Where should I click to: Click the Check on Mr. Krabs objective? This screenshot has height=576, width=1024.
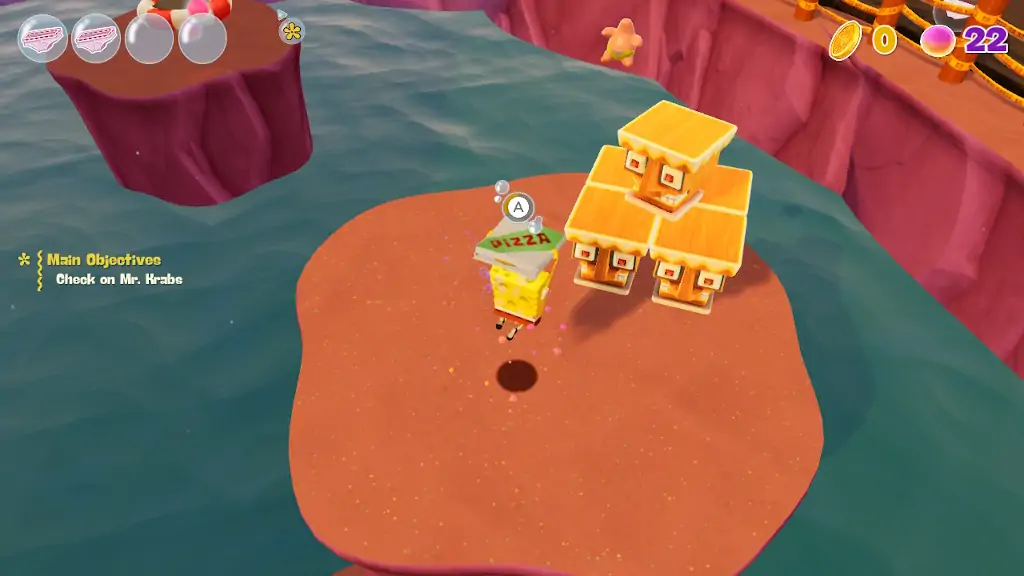coord(119,280)
